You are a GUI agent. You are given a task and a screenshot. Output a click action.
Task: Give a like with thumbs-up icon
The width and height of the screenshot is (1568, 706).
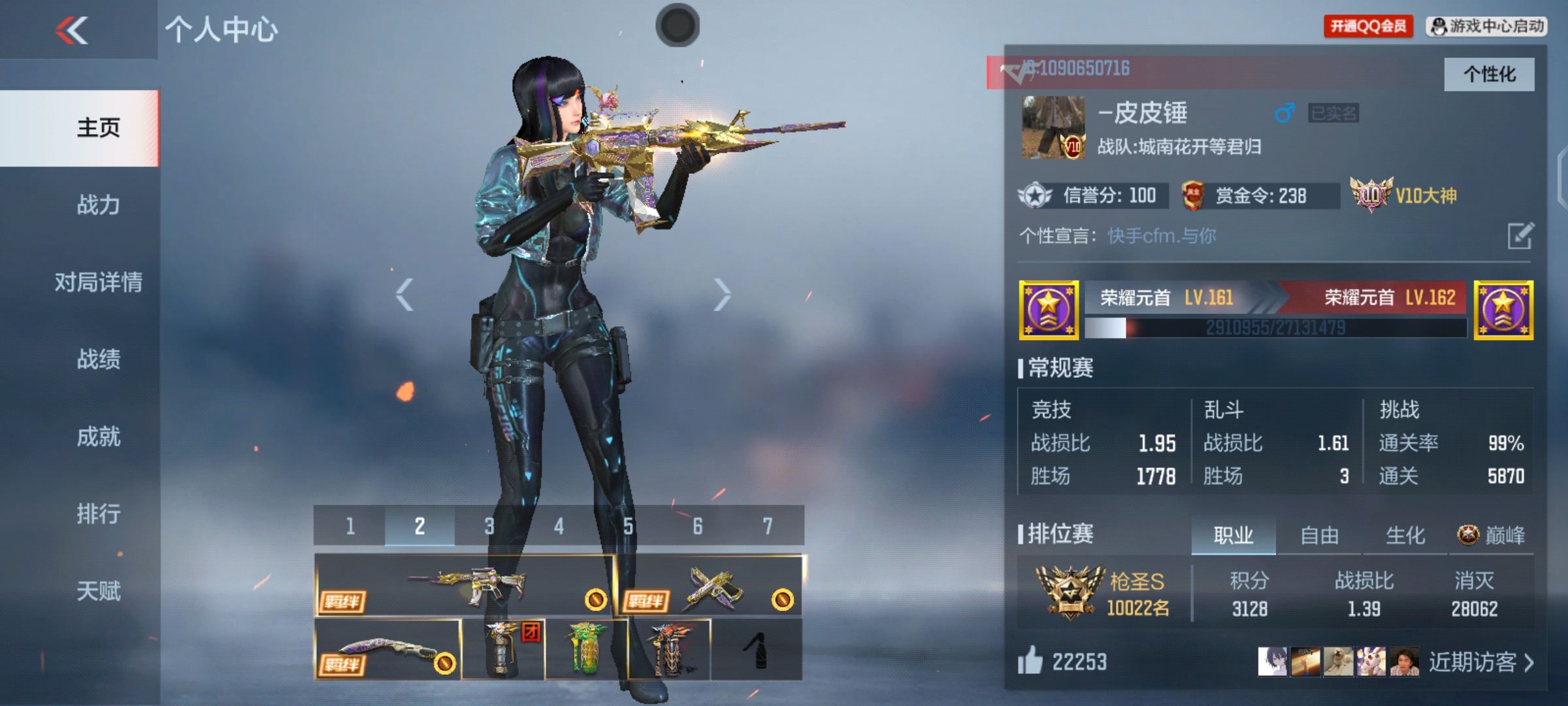[1030, 661]
